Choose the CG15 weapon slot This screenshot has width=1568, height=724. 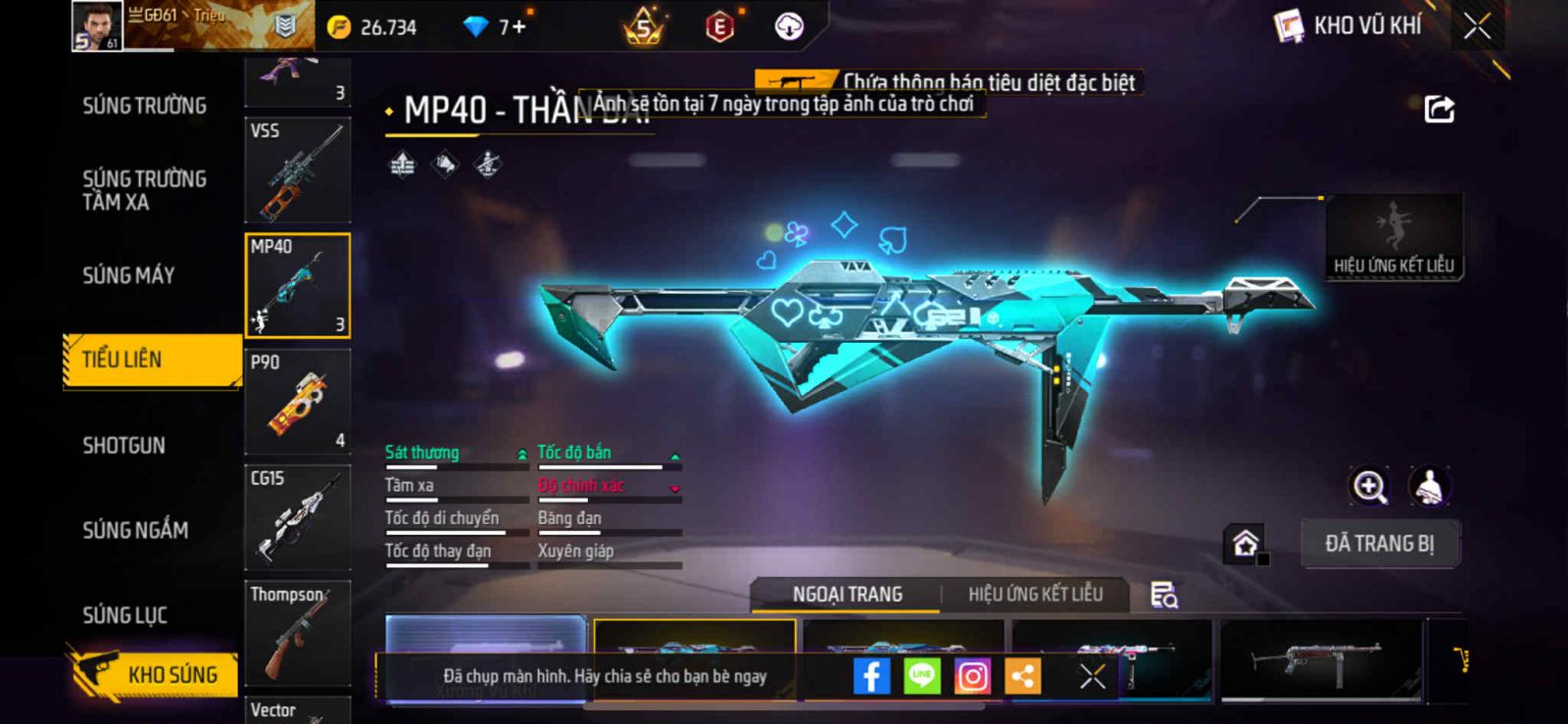pos(298,517)
